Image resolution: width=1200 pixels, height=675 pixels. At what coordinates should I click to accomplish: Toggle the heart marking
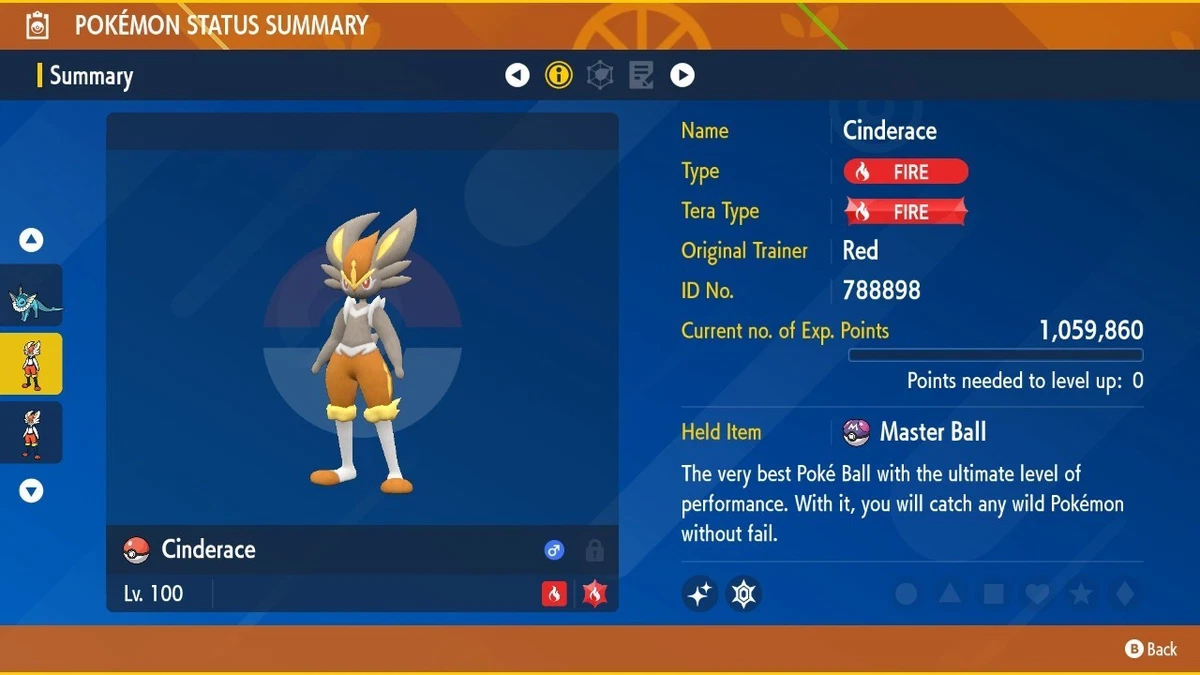coord(1037,594)
